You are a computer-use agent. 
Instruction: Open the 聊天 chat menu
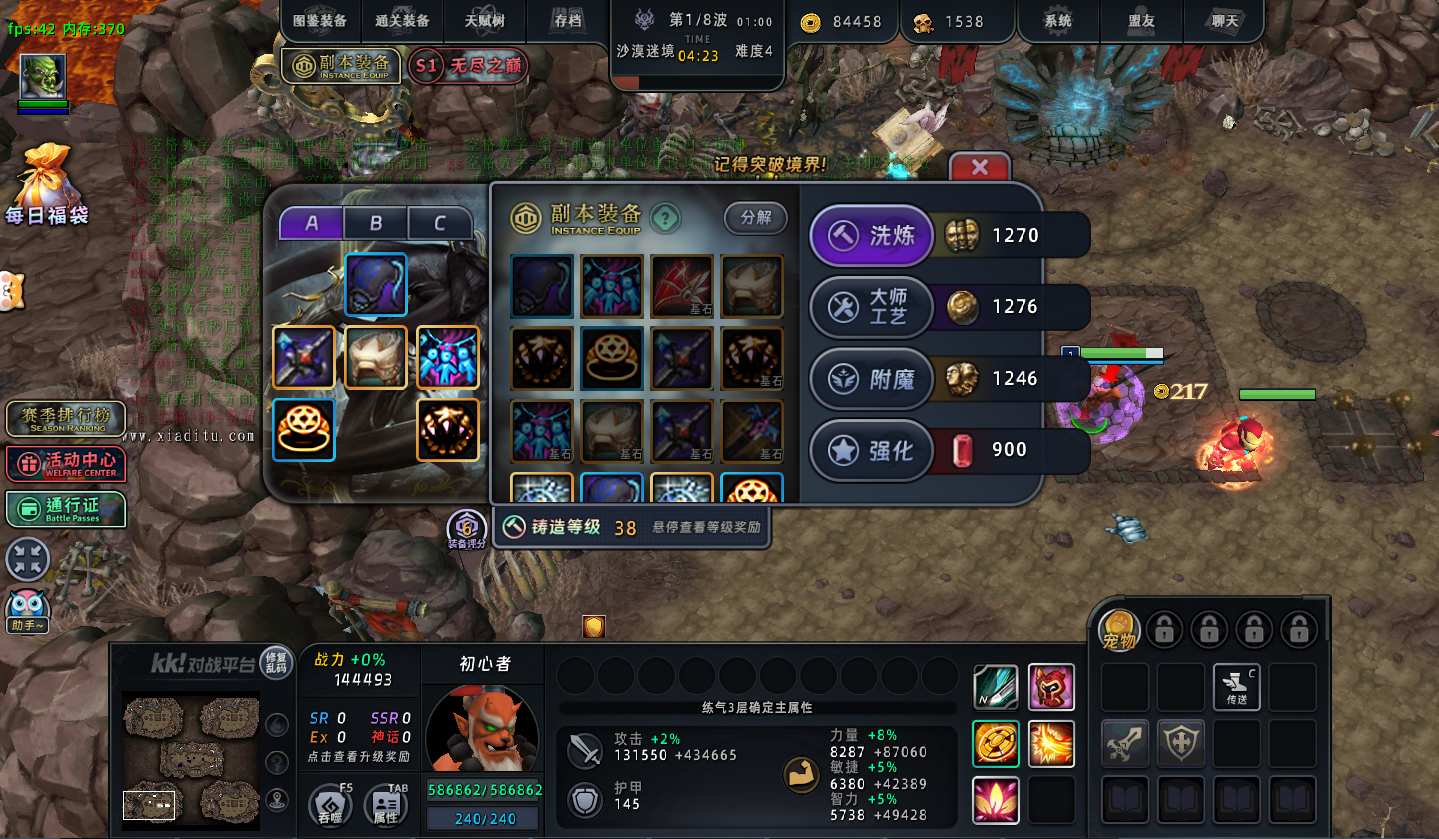coord(1223,21)
